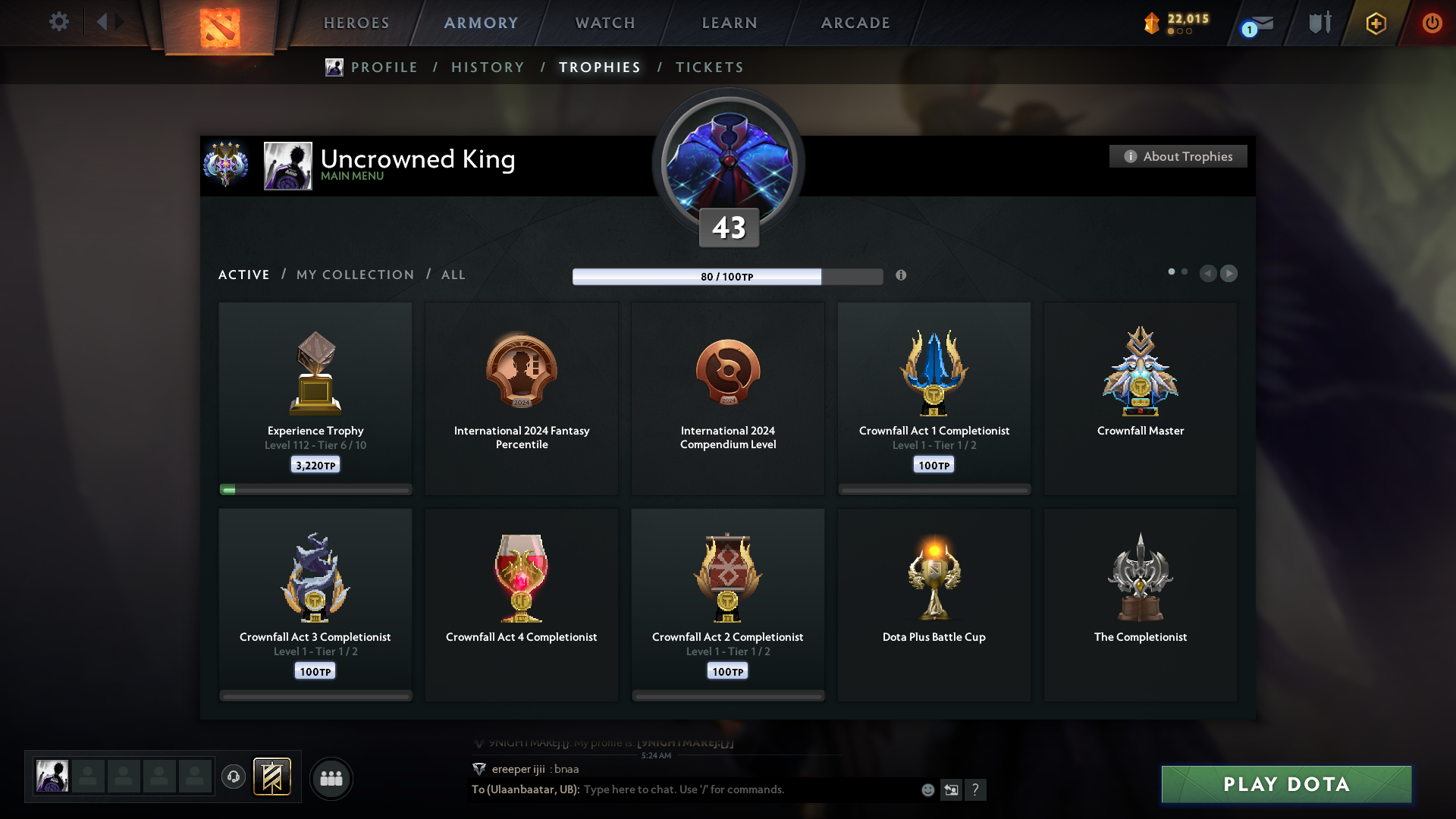Screen dimensions: 1456x819
Task: Click the About Trophies button
Action: tap(1178, 156)
